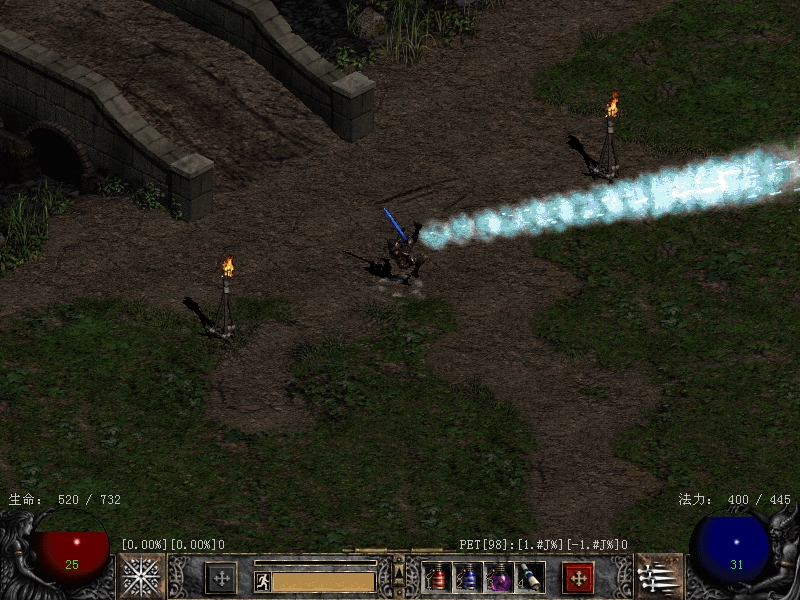Click the grey stat points cross button
The image size is (800, 600).
click(x=220, y=577)
